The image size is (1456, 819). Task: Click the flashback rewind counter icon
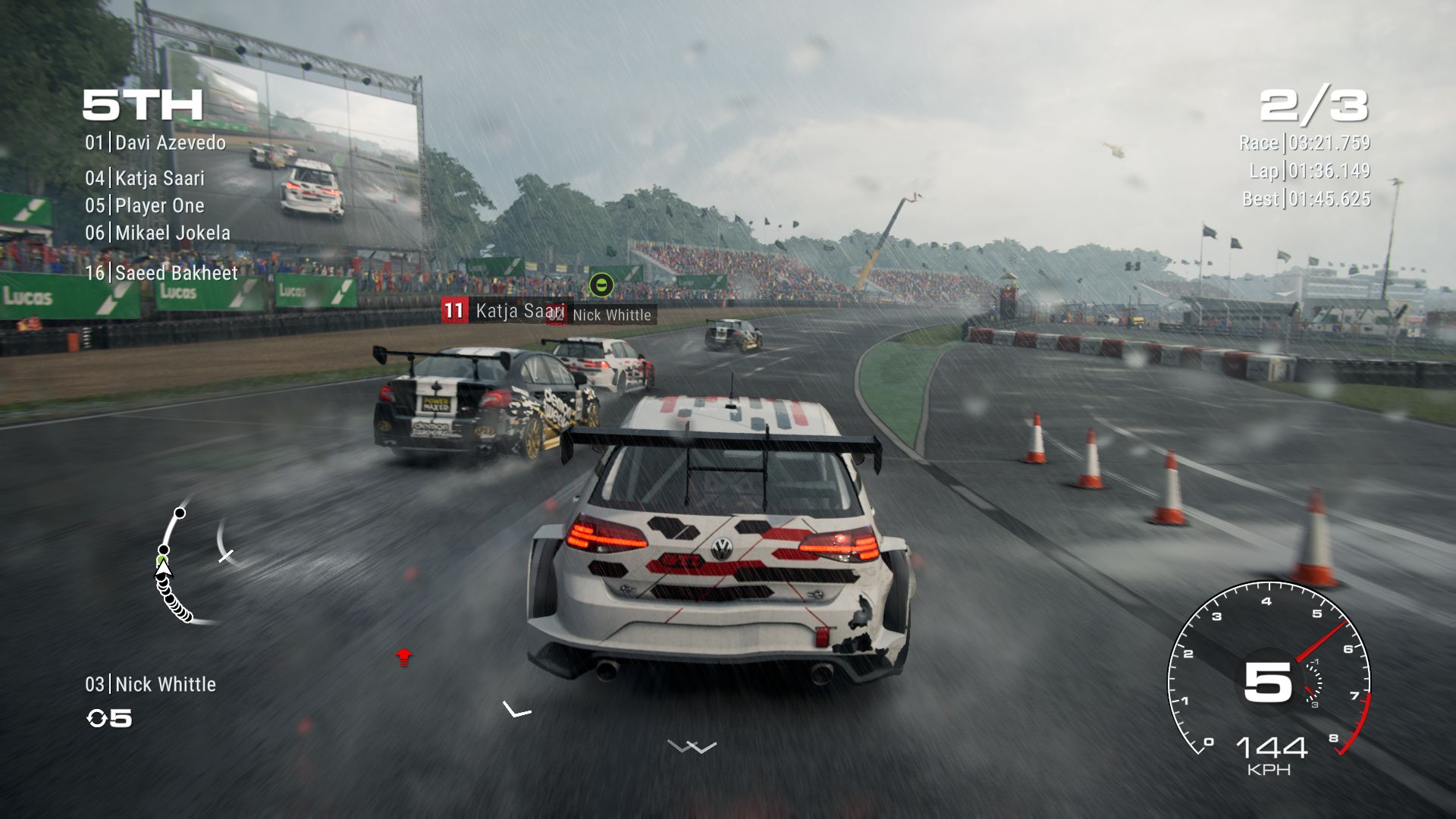coord(98,718)
